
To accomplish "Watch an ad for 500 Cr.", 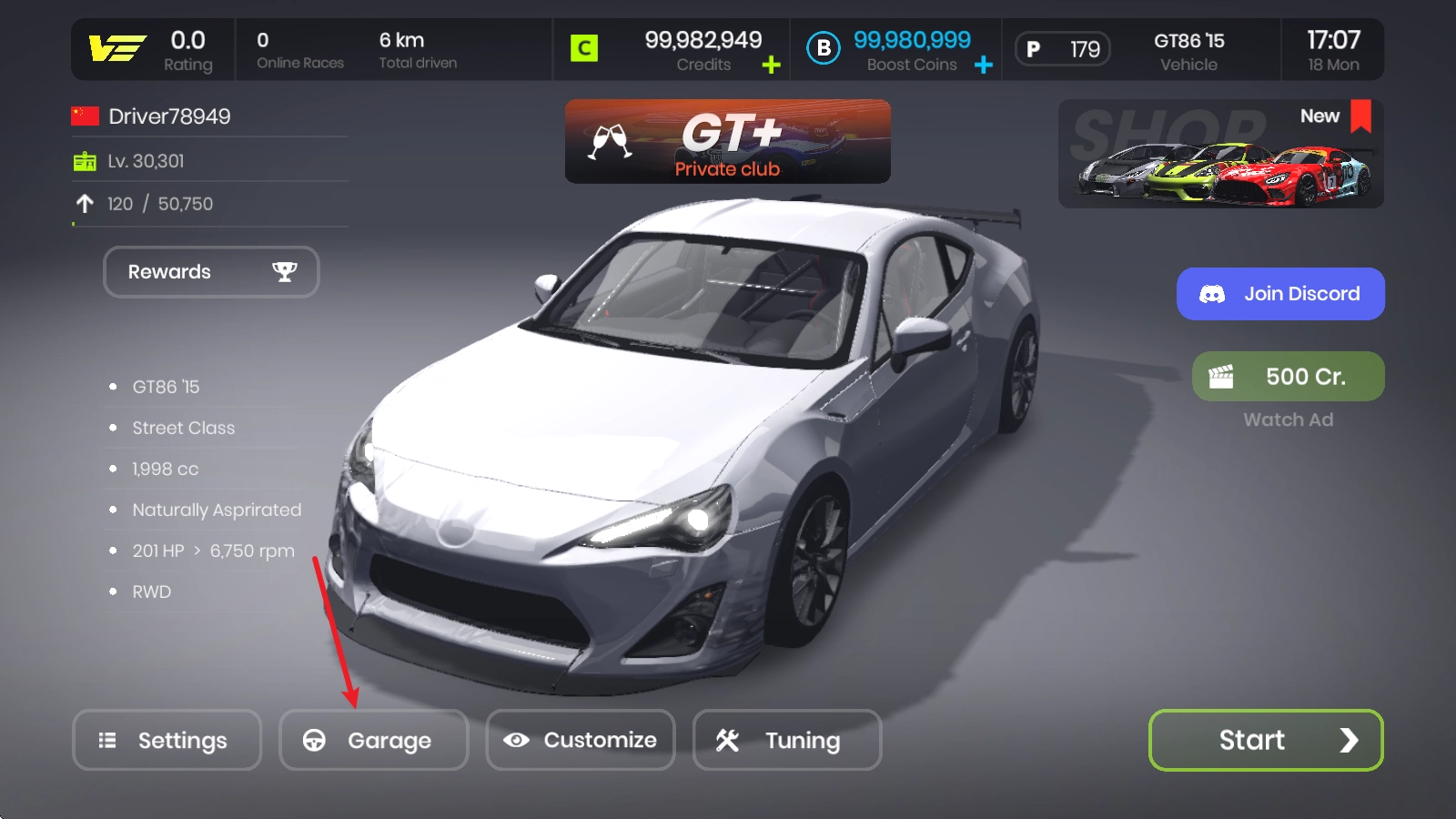I will 1288,377.
